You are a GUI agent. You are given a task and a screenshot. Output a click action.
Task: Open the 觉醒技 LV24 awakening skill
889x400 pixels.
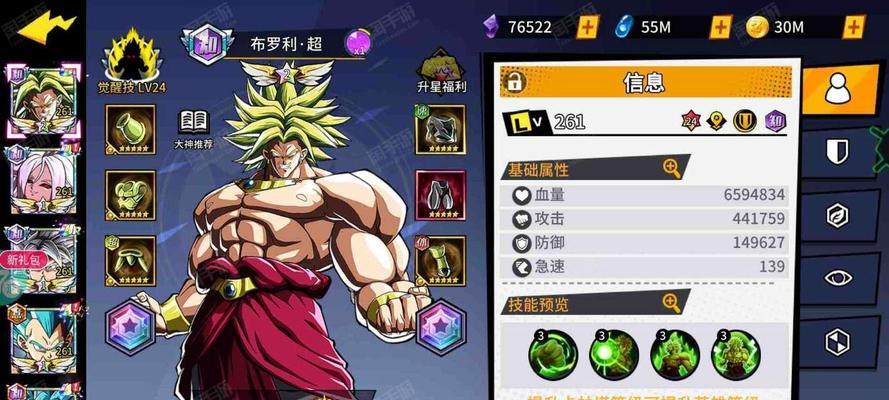(131, 60)
